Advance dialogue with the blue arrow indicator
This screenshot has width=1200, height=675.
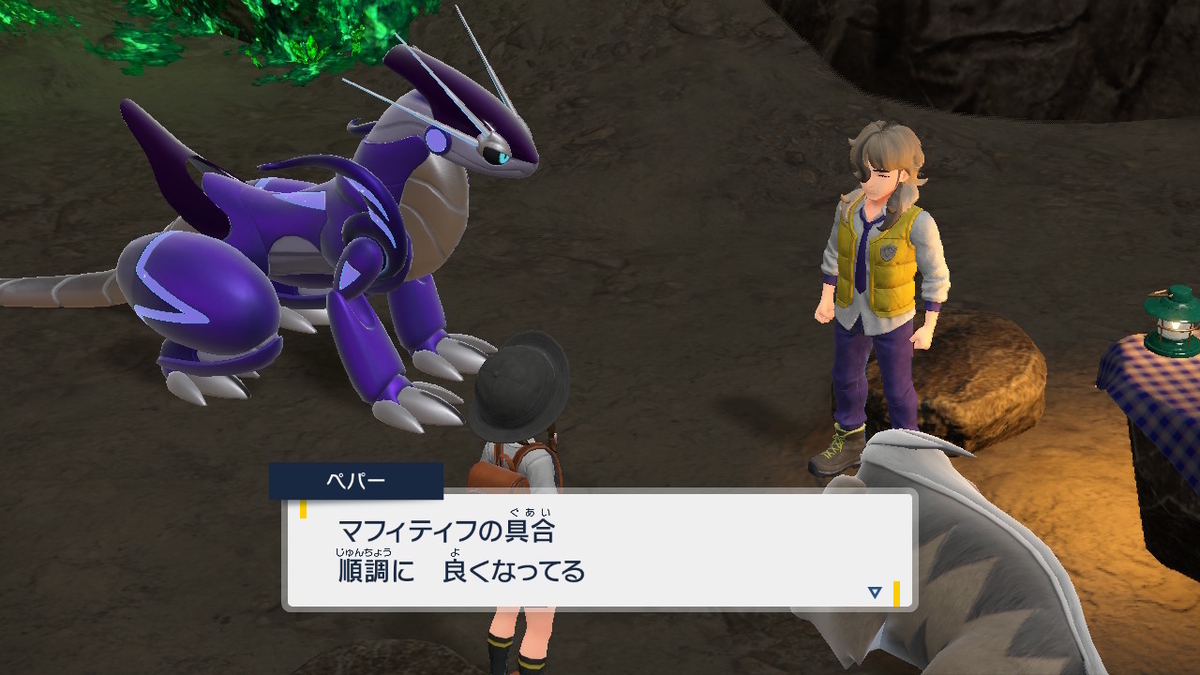click(875, 592)
